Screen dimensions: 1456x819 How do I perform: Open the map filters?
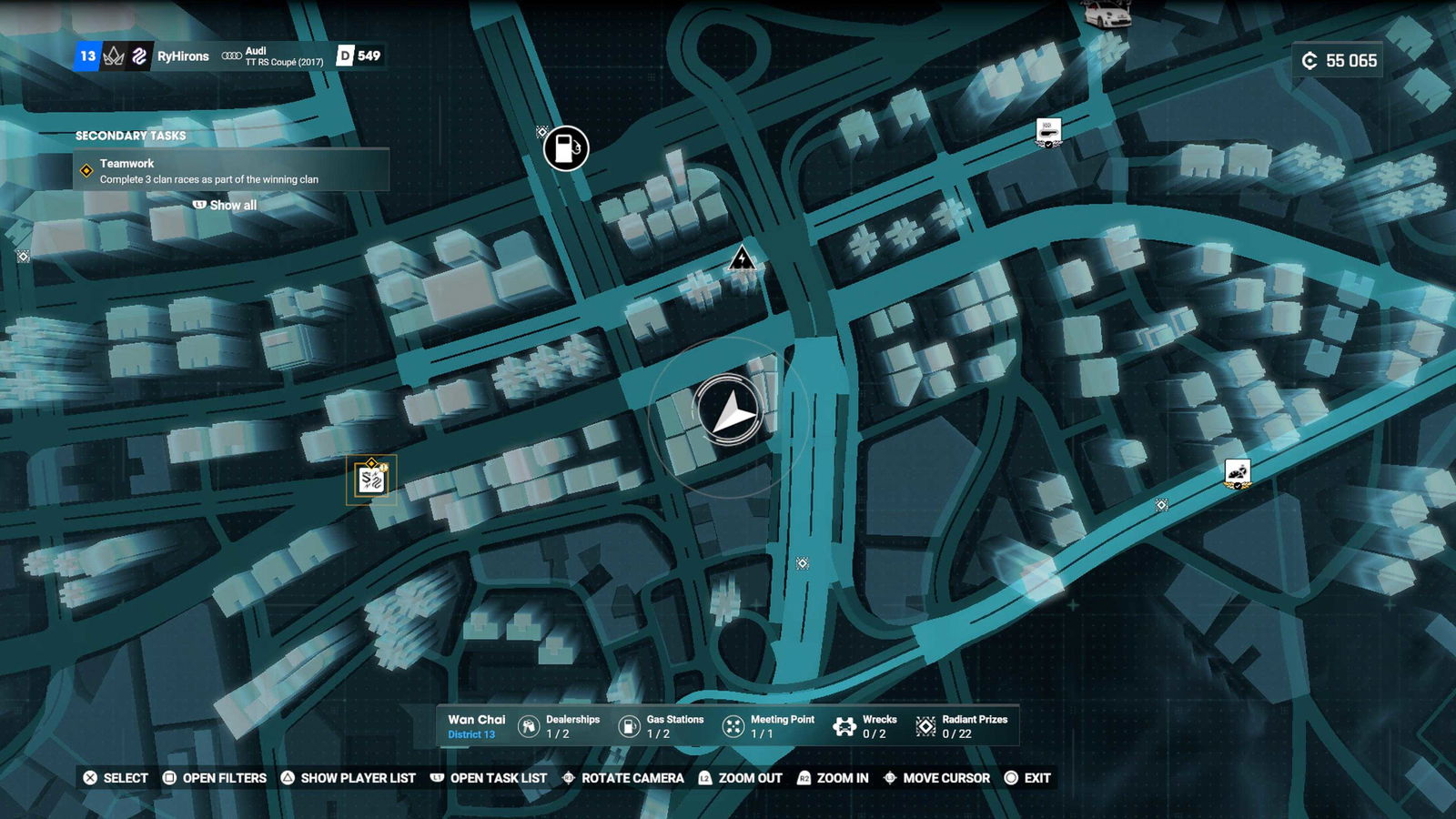[215, 778]
